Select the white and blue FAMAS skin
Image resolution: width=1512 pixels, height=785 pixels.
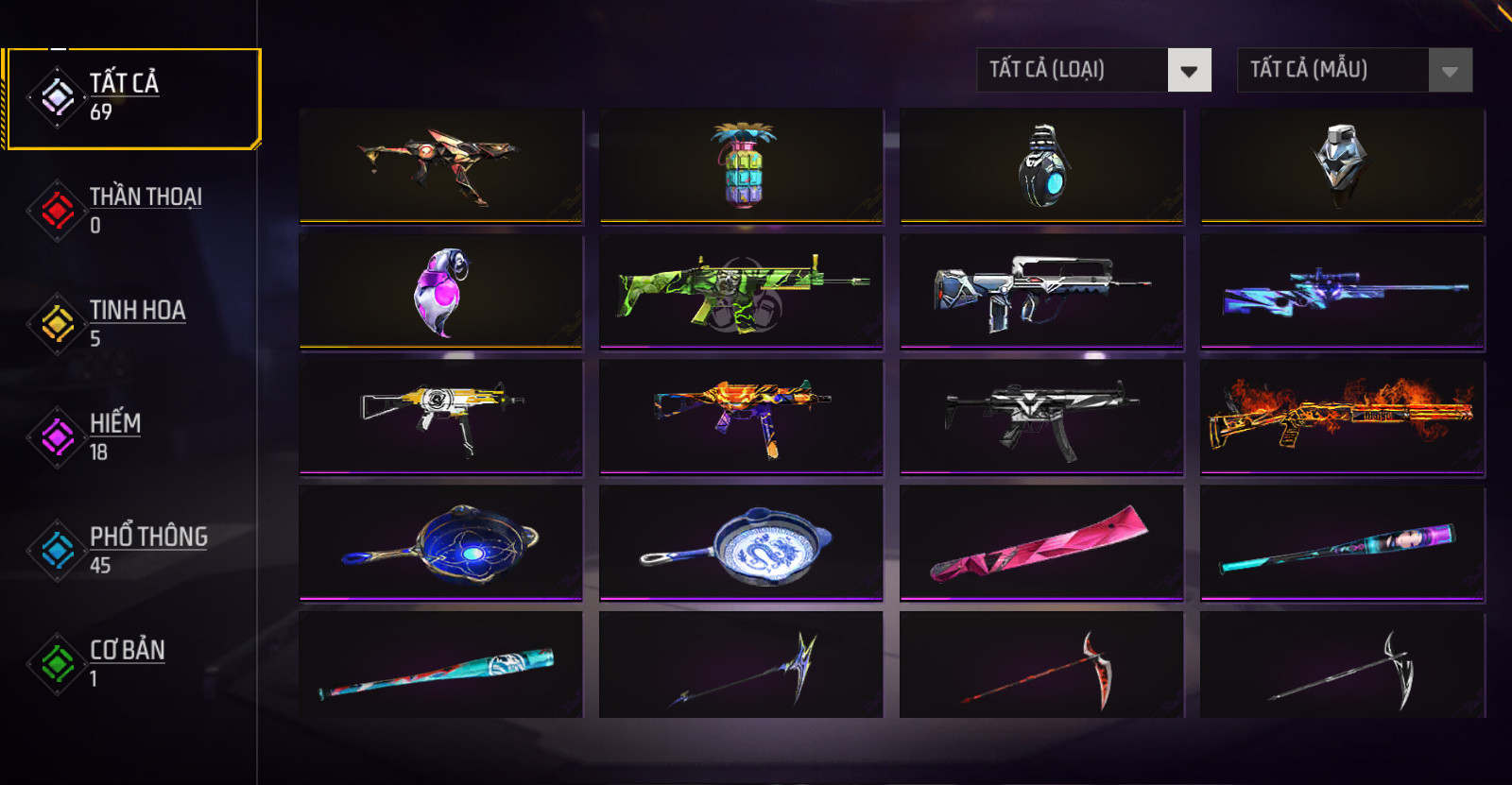pos(1041,291)
